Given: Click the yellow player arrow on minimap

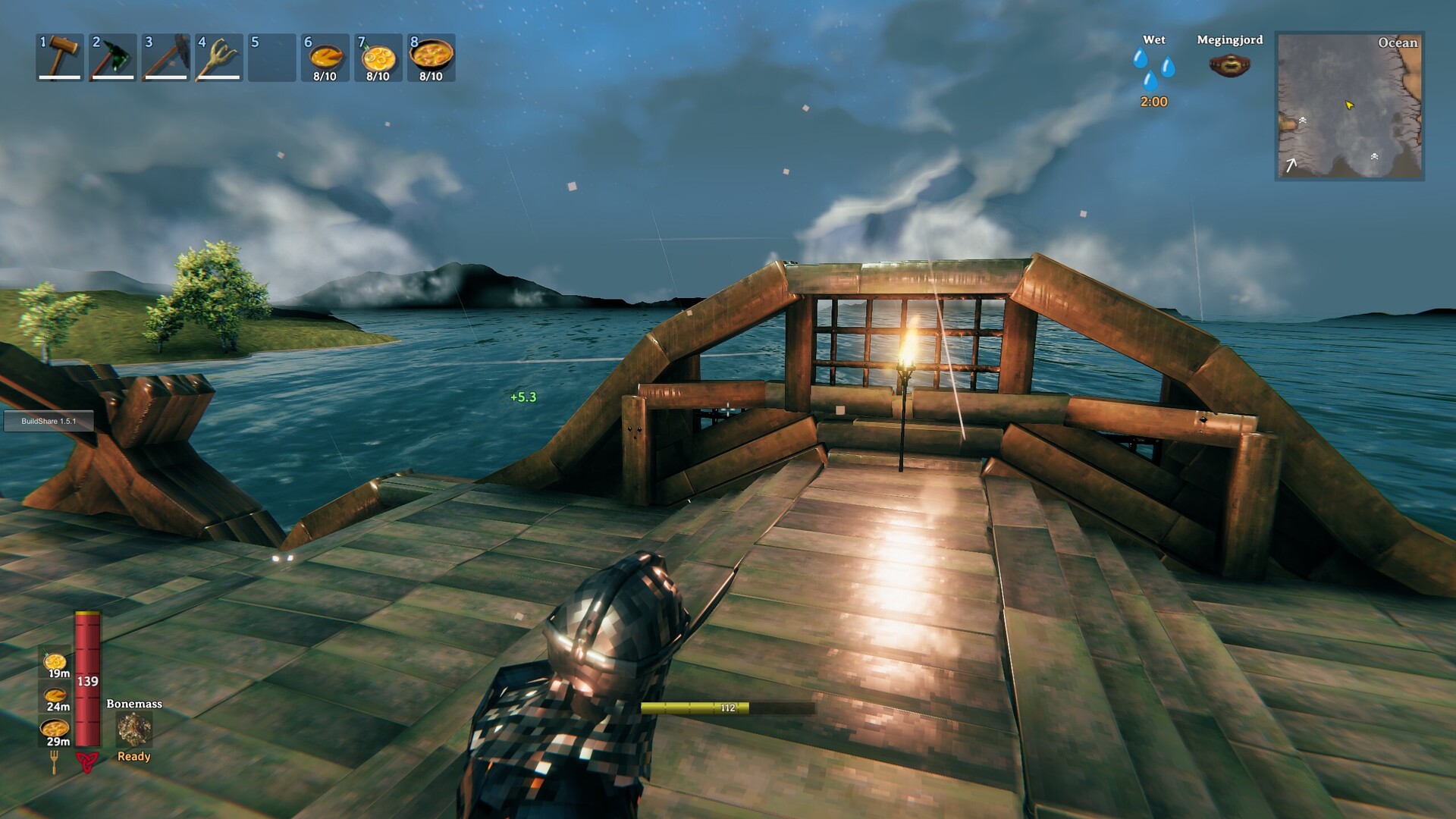Looking at the screenshot, I should click(x=1351, y=106).
